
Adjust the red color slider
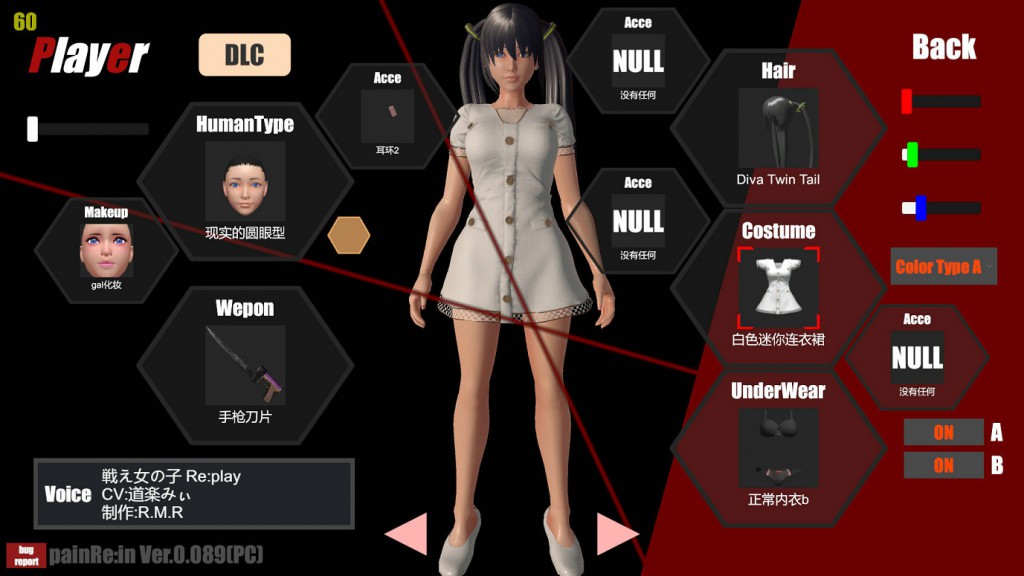(907, 101)
